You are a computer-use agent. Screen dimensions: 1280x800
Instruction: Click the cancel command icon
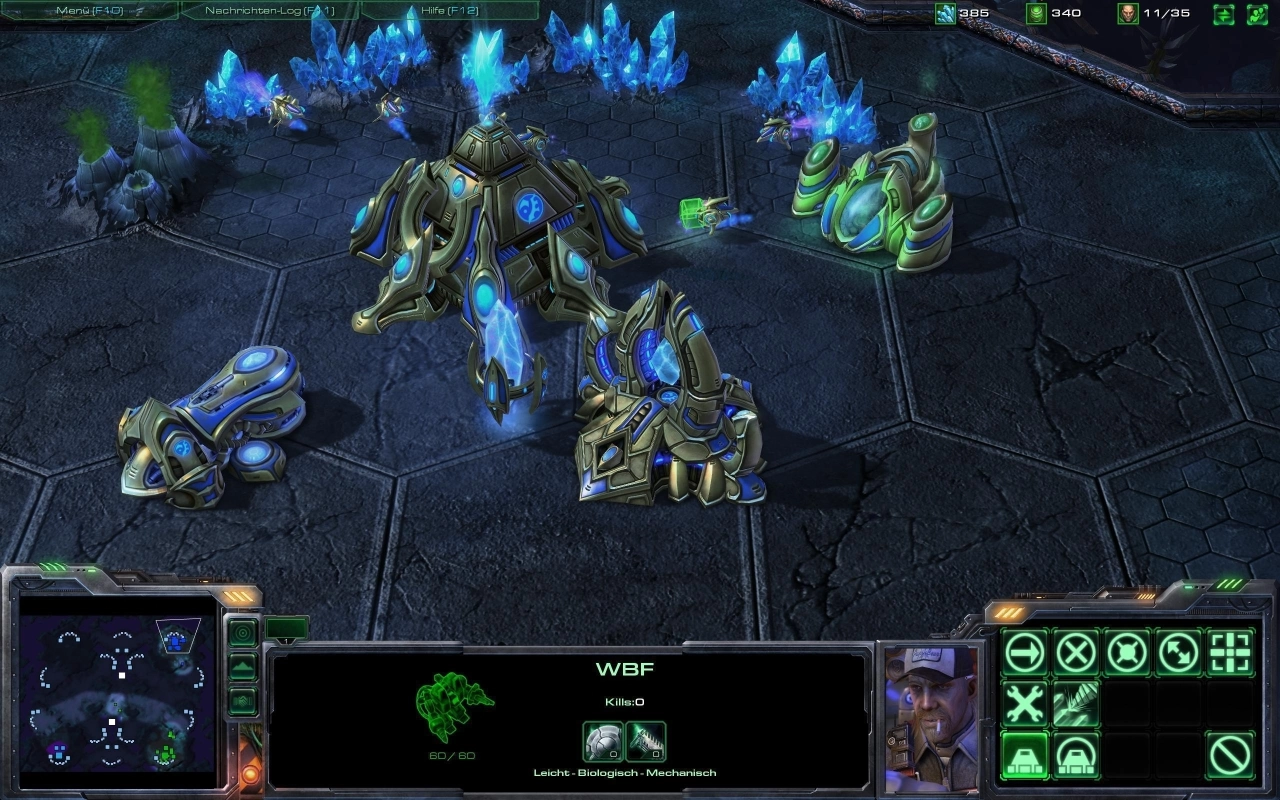[x=1231, y=755]
